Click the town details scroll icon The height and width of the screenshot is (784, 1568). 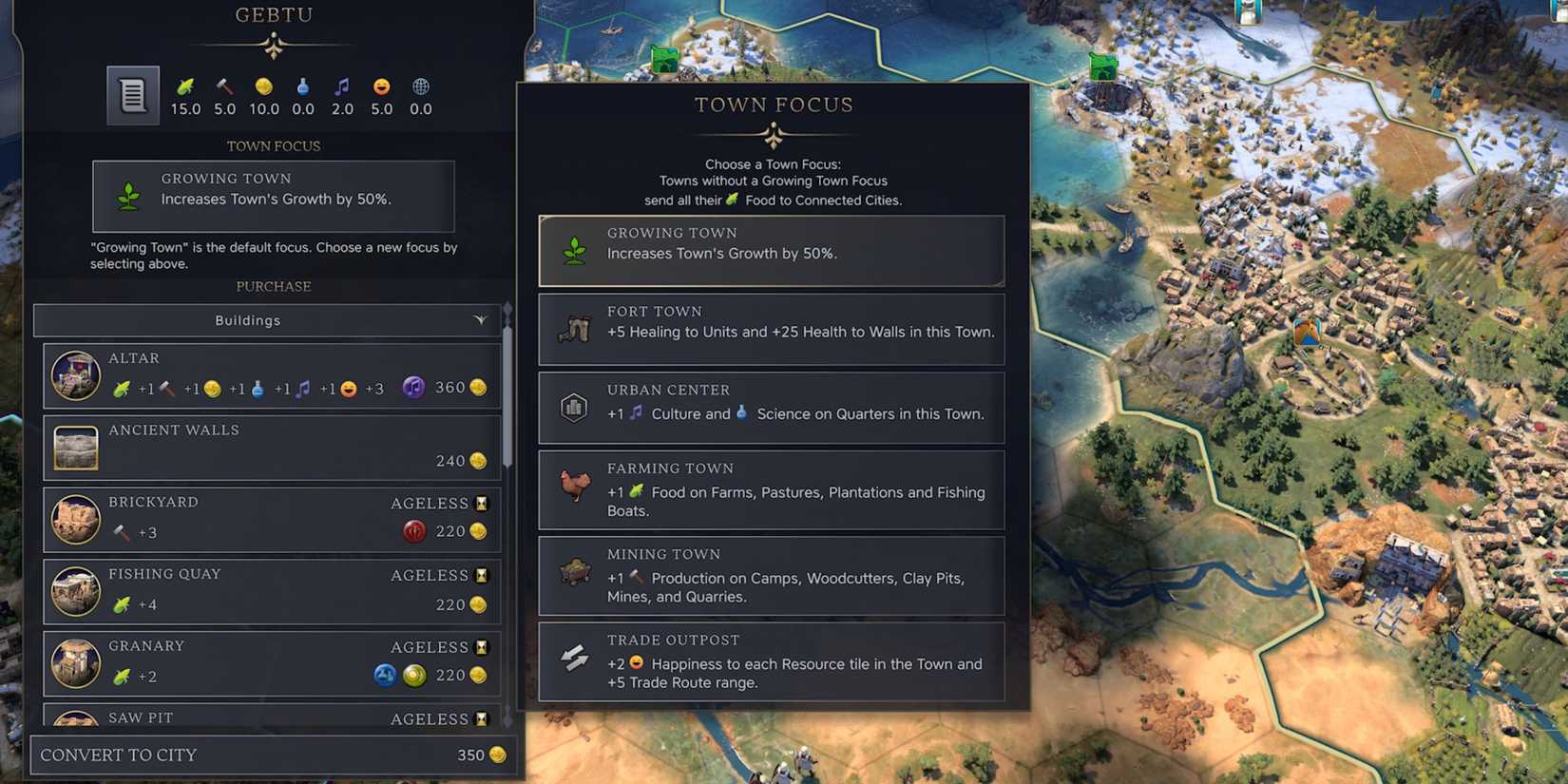point(132,94)
